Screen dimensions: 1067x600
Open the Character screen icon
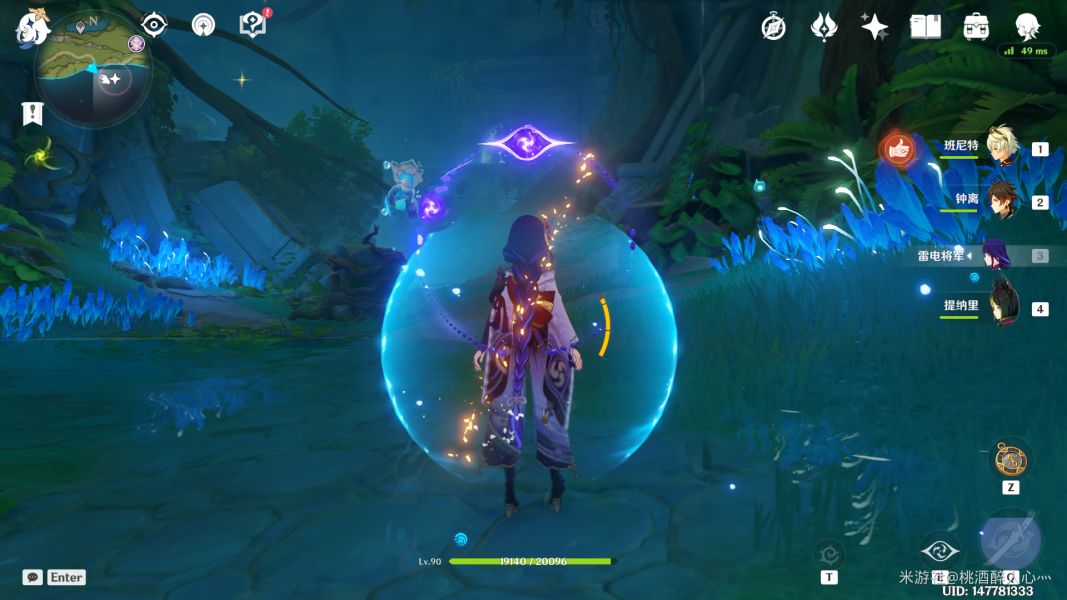(1027, 26)
